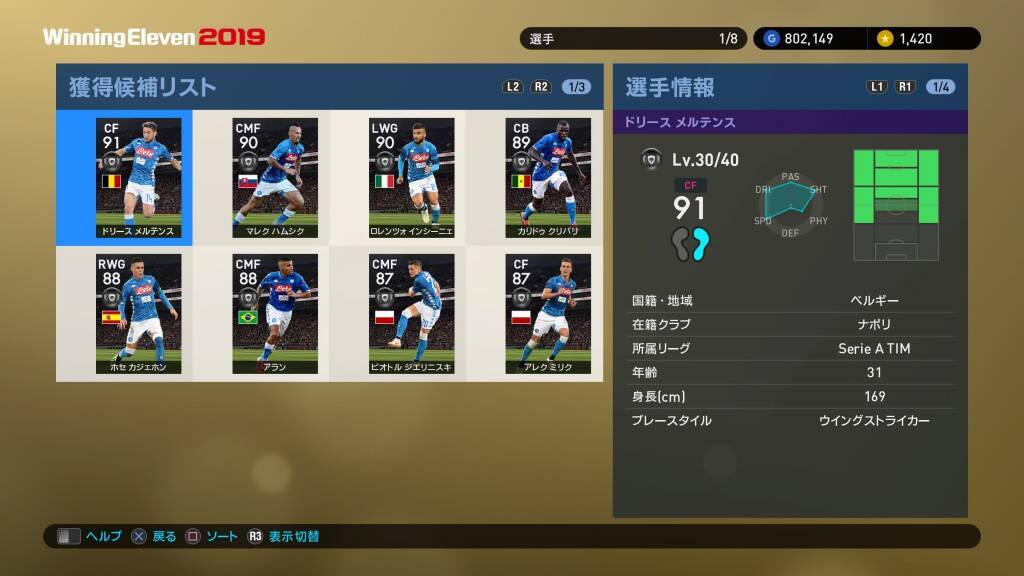The image size is (1024, 576).
Task: Click the 1/3 page indicator of candidate list
Action: point(577,87)
